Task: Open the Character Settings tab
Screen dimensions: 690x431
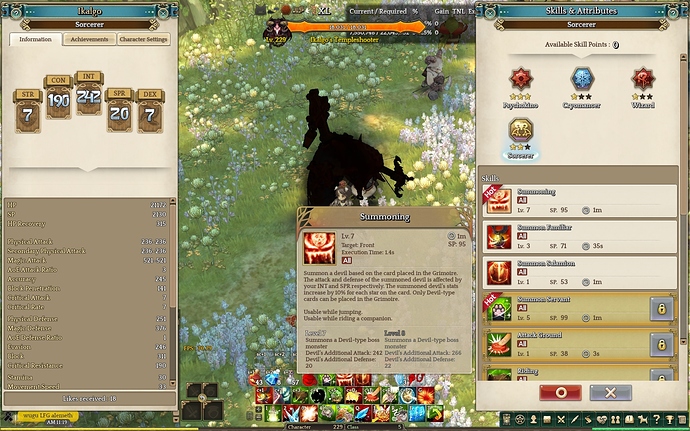Action: [x=143, y=40]
